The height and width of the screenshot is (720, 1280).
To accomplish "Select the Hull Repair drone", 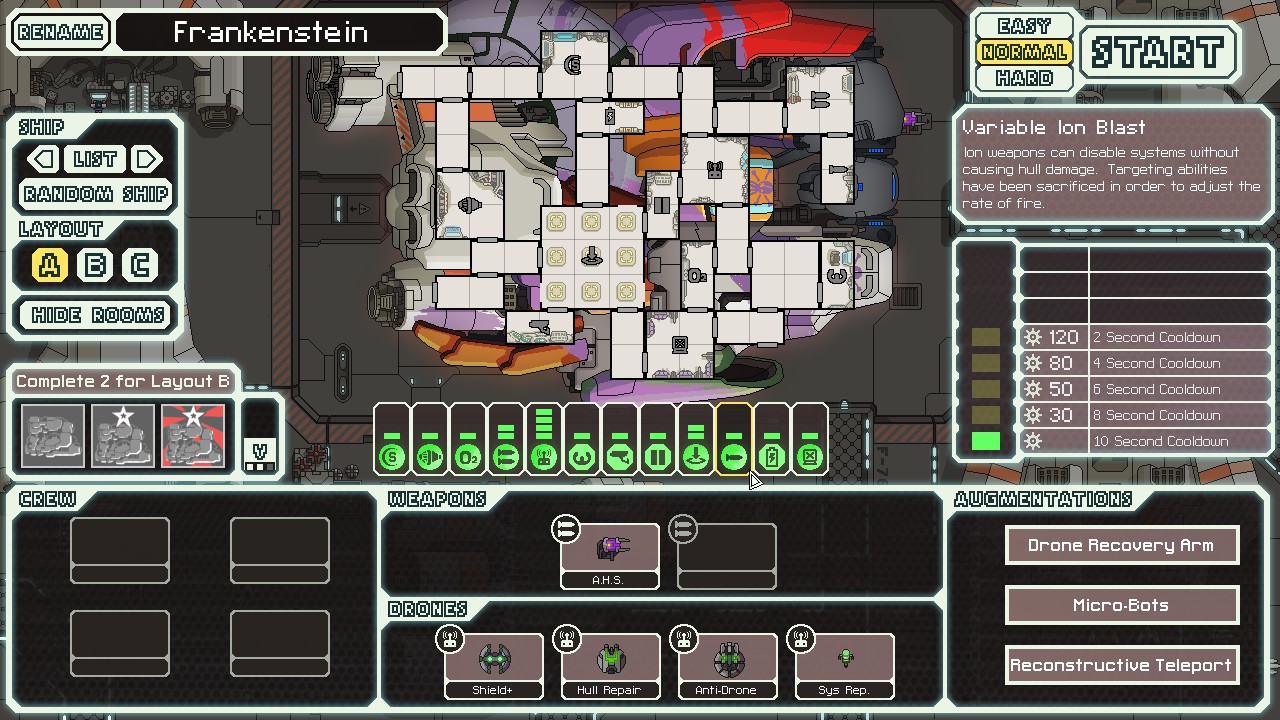I will (x=610, y=665).
